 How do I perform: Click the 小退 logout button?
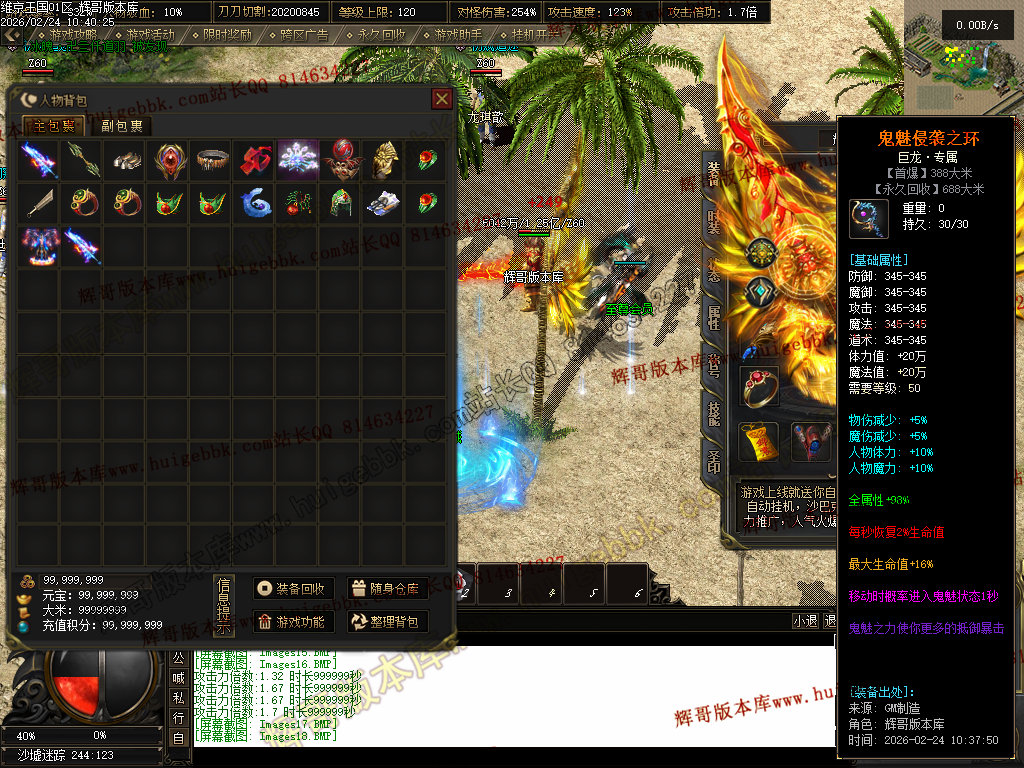tap(805, 621)
